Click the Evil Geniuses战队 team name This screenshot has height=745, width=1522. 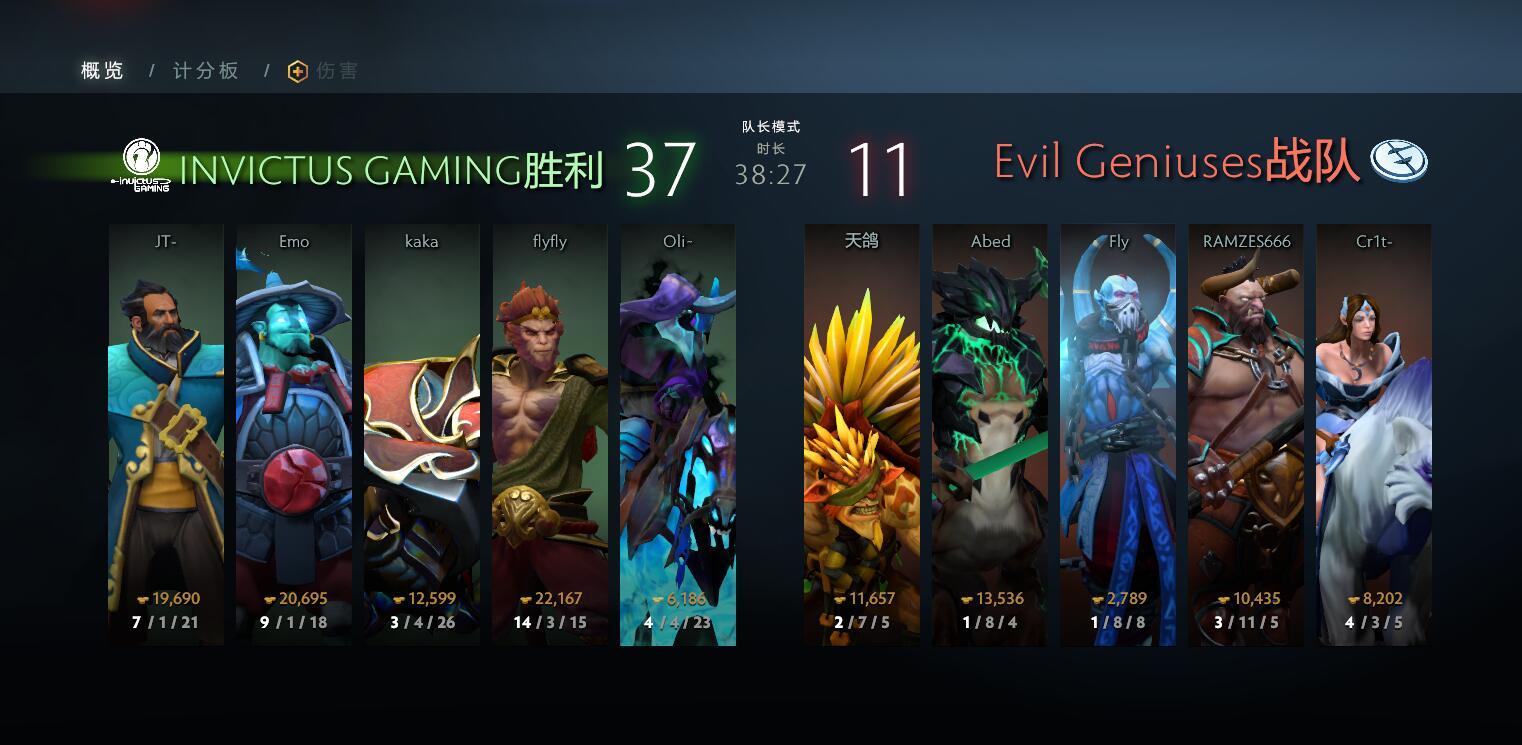pyautogui.click(x=1181, y=160)
